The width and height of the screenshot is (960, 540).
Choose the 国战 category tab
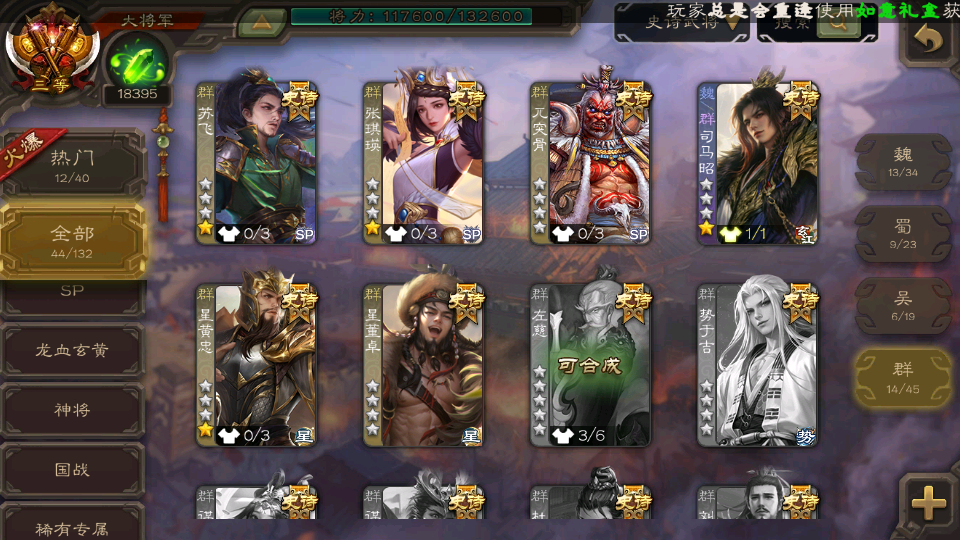click(72, 469)
